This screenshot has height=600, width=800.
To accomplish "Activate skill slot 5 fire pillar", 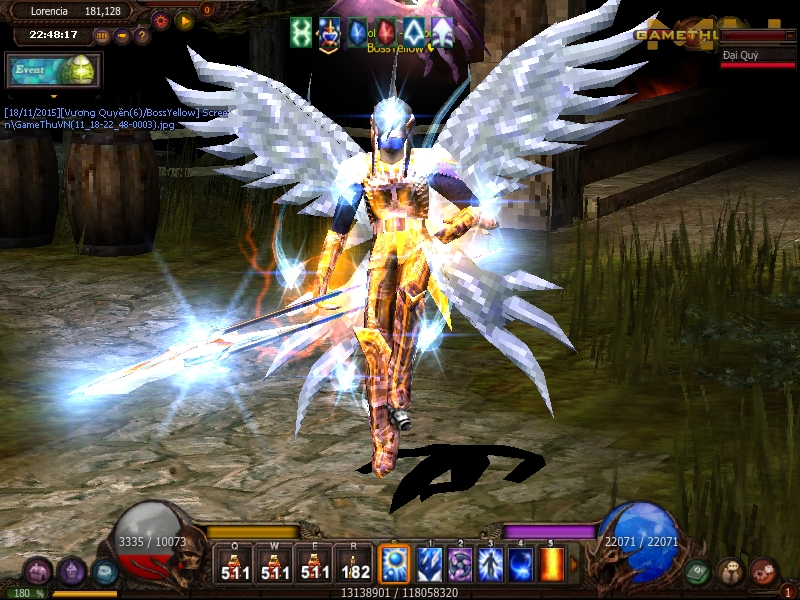I will 551,565.
